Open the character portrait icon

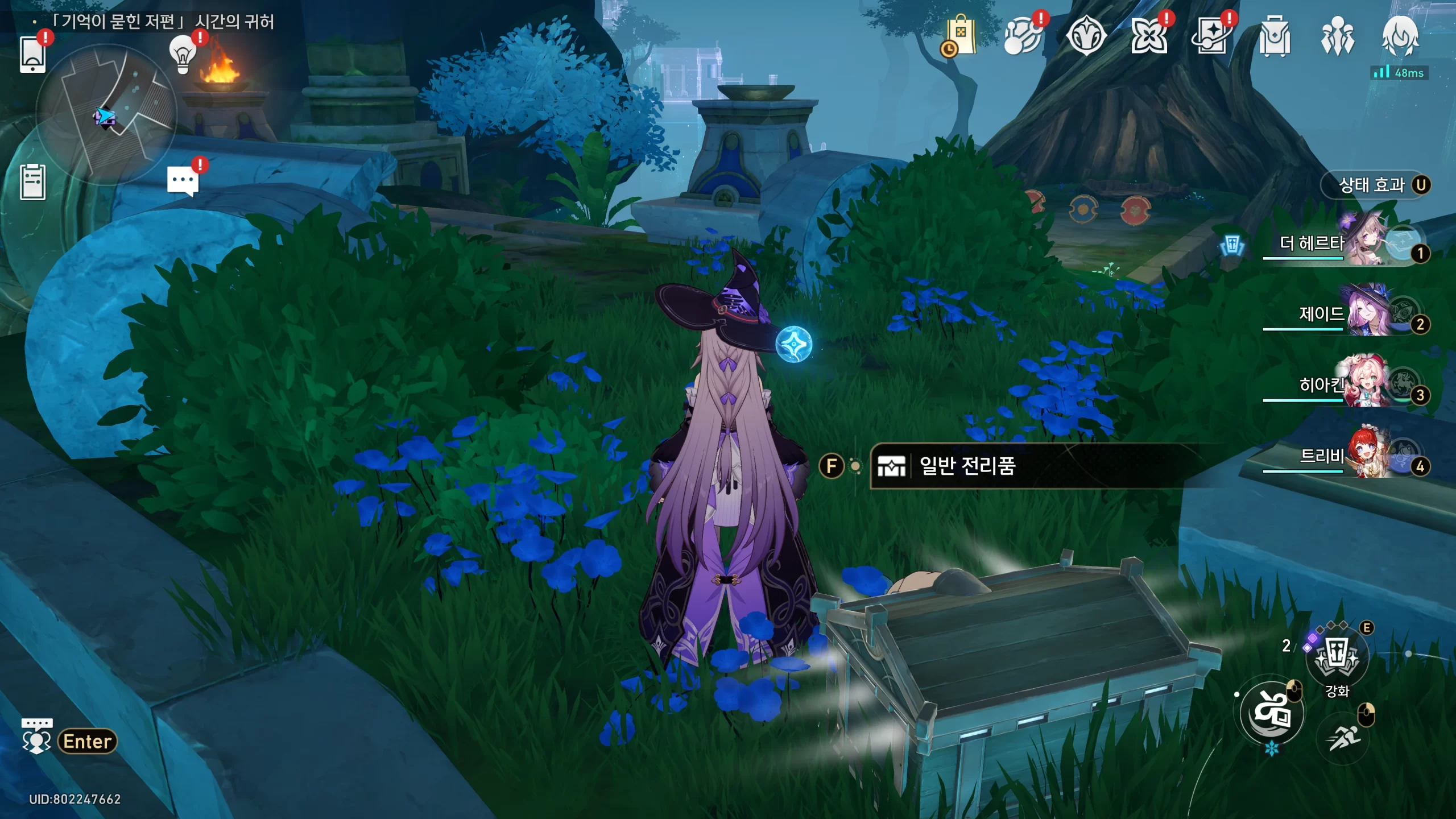[x=1400, y=36]
